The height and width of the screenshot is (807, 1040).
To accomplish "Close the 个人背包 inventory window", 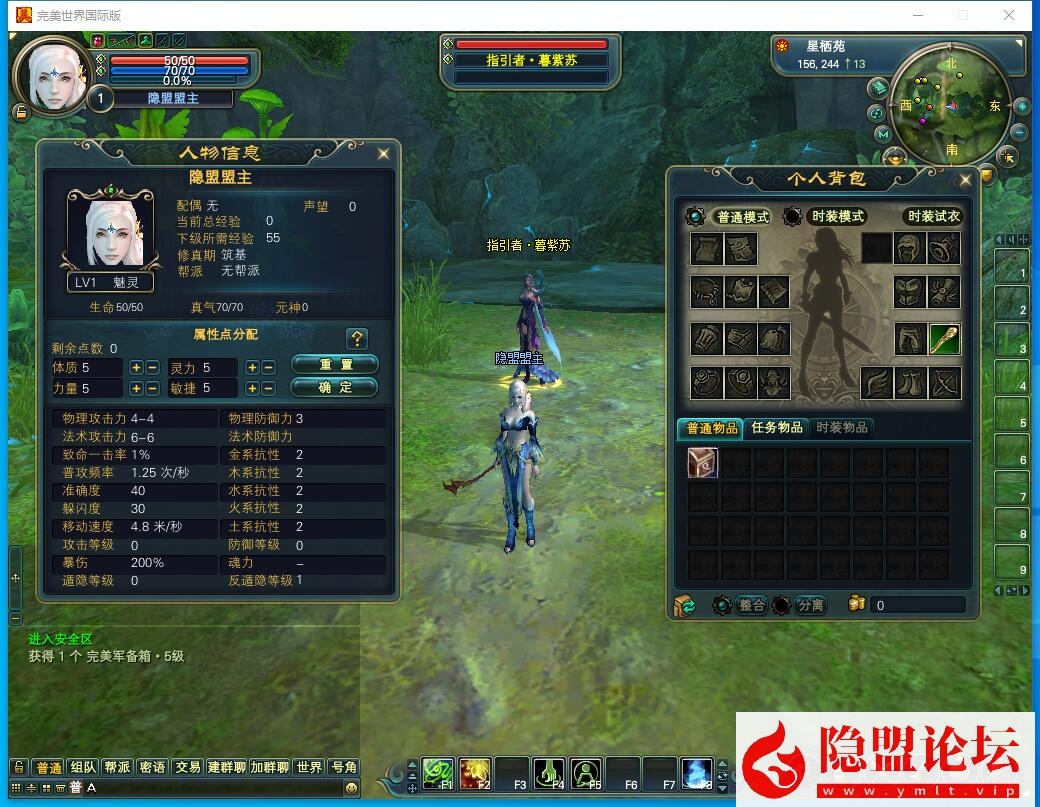I will [x=965, y=180].
